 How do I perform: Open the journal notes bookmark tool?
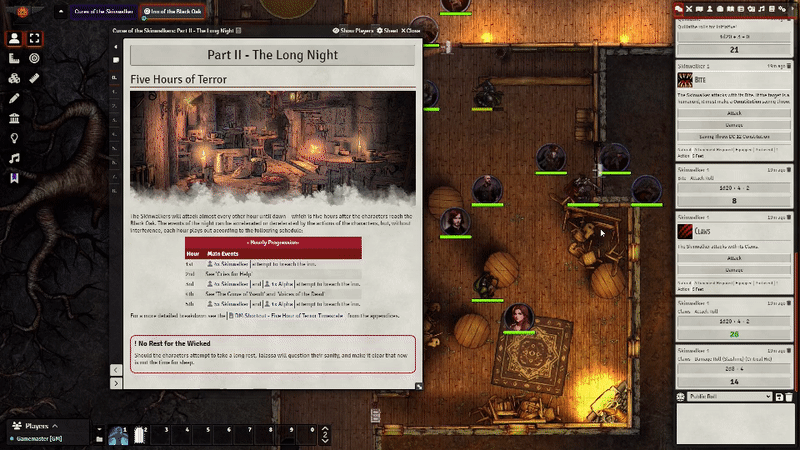(x=15, y=178)
